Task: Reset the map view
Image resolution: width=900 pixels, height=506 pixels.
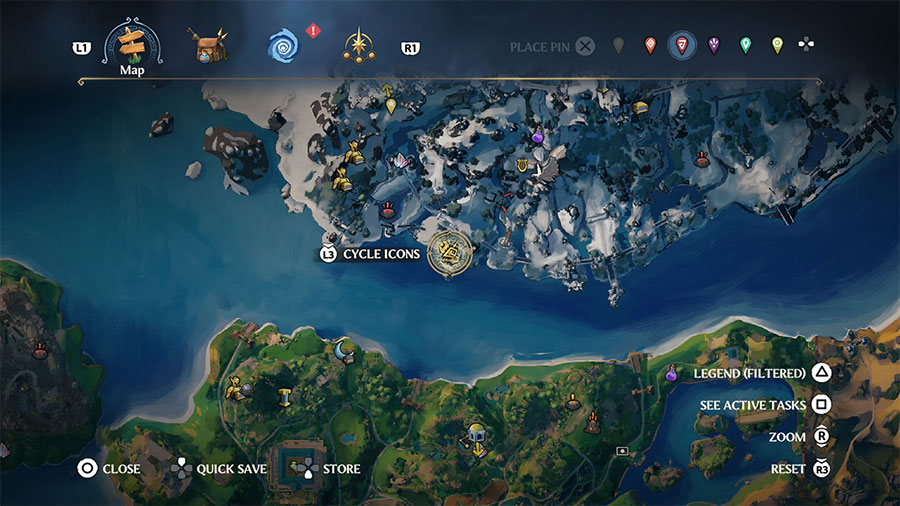Action: pyautogui.click(x=788, y=468)
